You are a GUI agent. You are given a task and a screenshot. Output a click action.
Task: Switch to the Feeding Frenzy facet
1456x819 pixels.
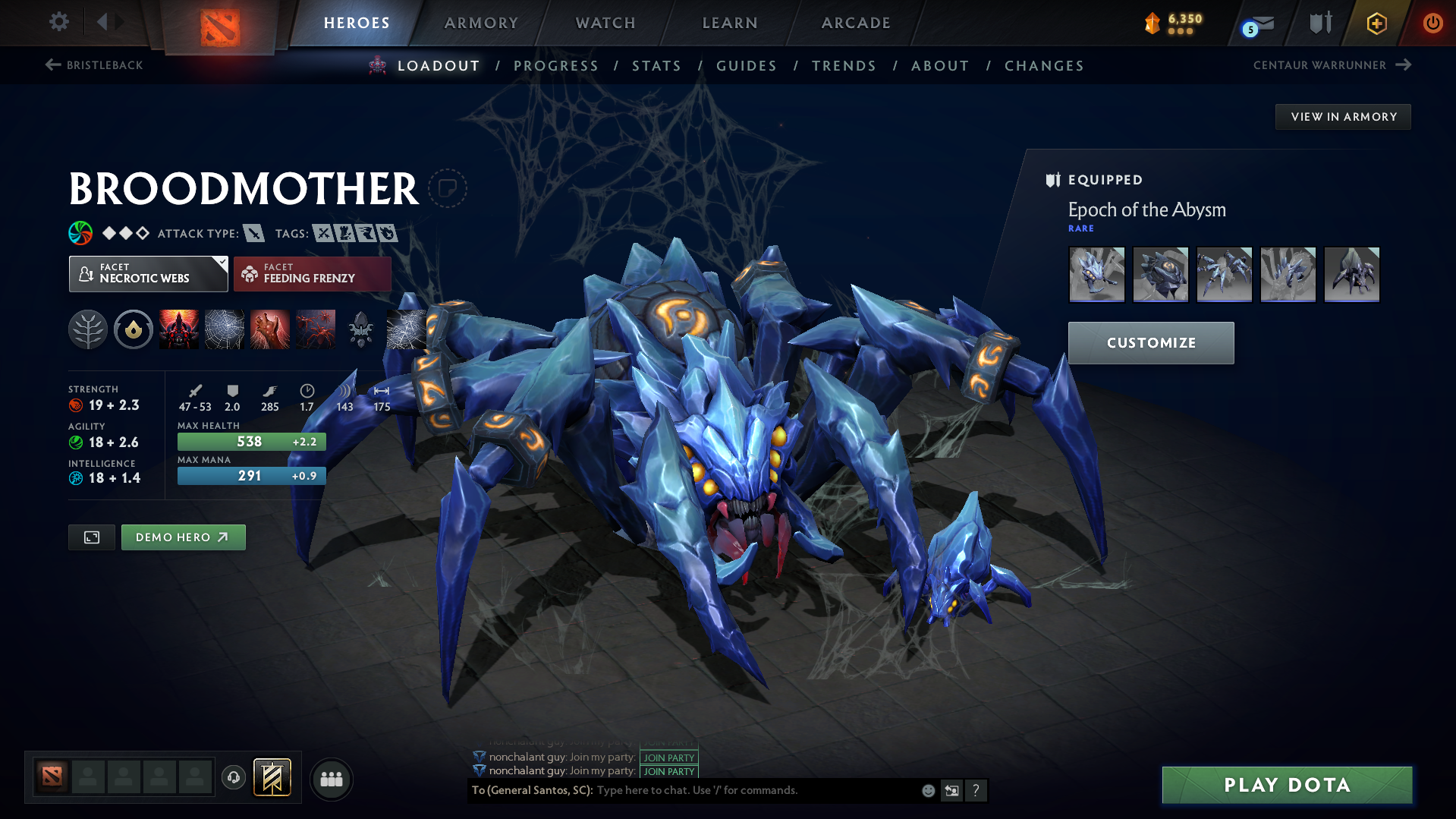click(x=311, y=273)
